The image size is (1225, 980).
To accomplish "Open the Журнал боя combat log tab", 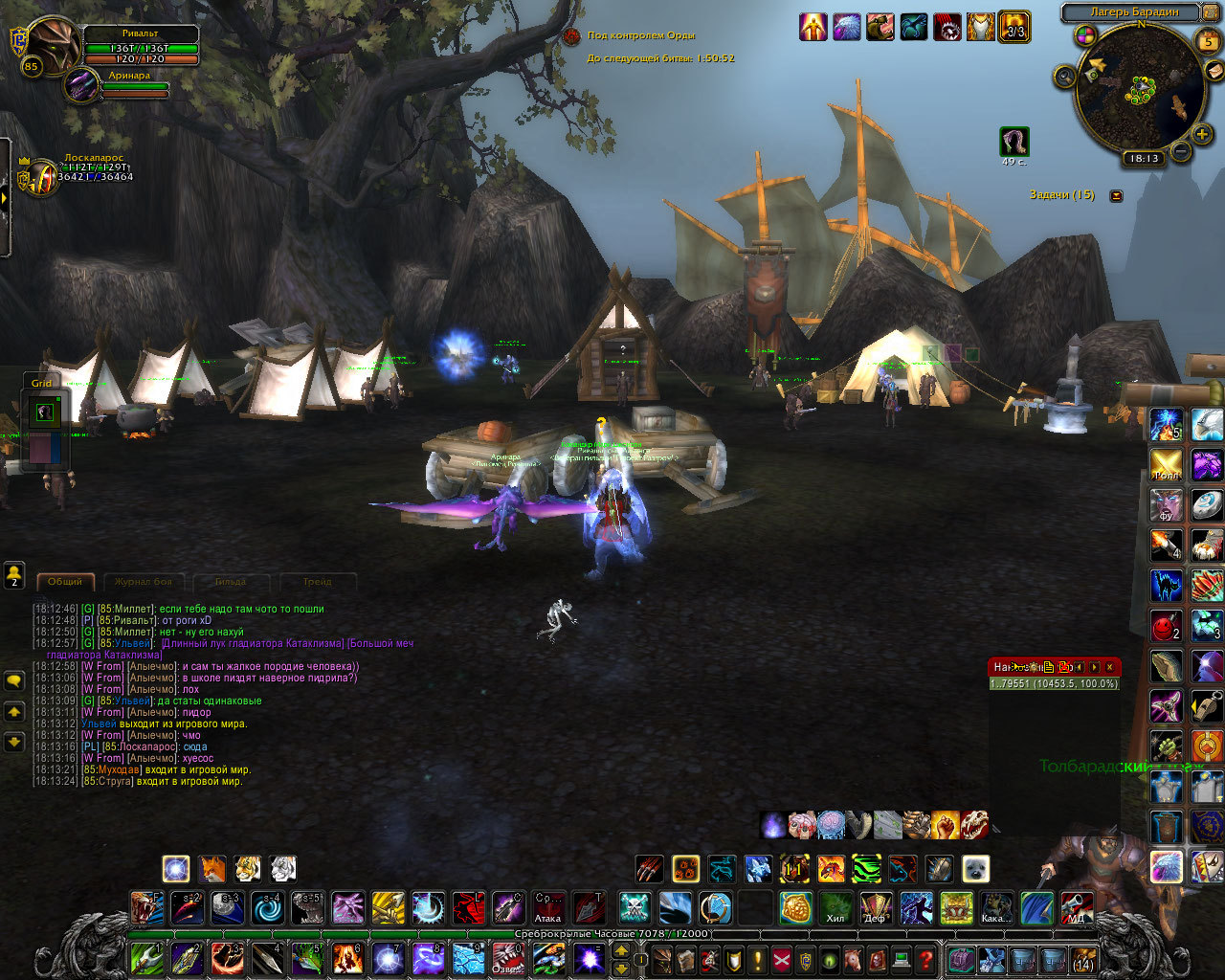I will tap(144, 581).
